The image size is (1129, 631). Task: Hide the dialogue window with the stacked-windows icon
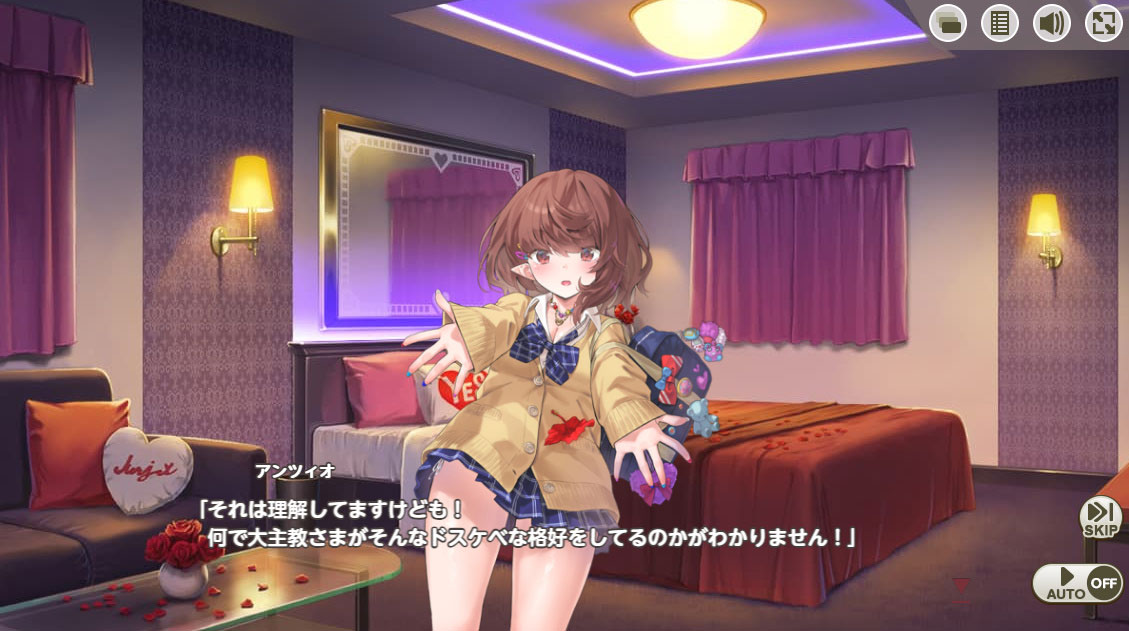[947, 23]
